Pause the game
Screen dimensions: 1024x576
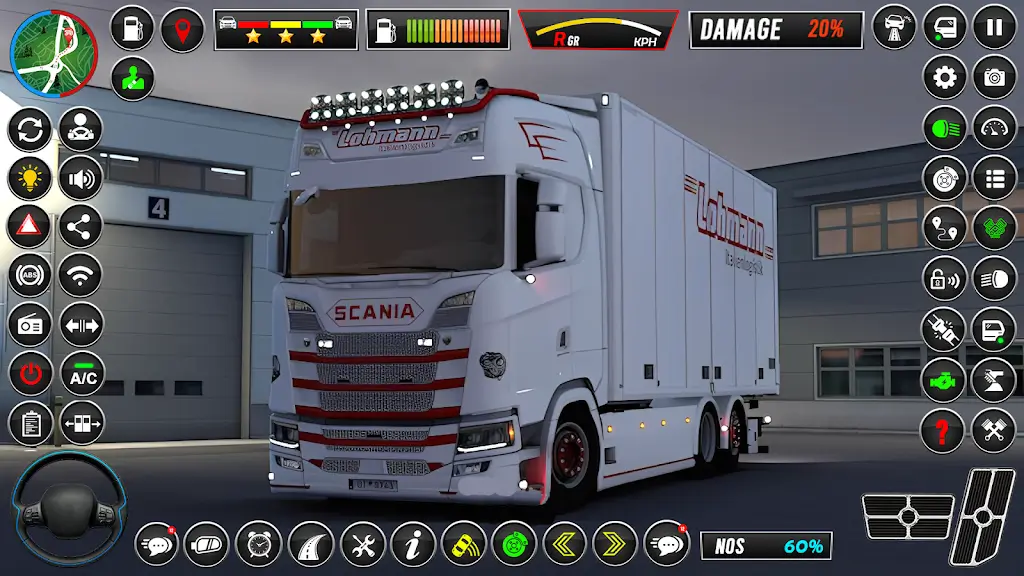(994, 27)
